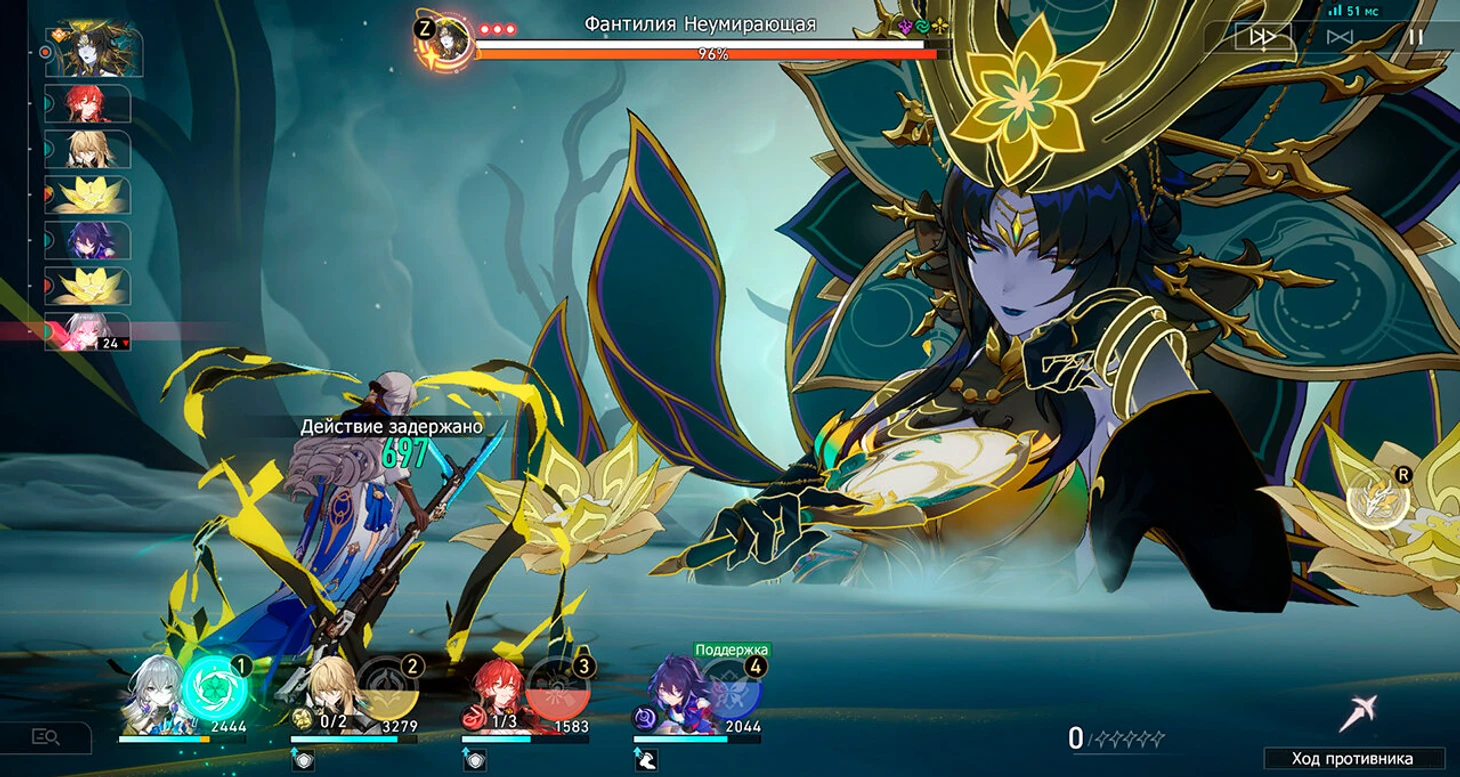Image resolution: width=1460 pixels, height=777 pixels.
Task: Activate the blonde character's ultimate icon
Action: coord(387,688)
